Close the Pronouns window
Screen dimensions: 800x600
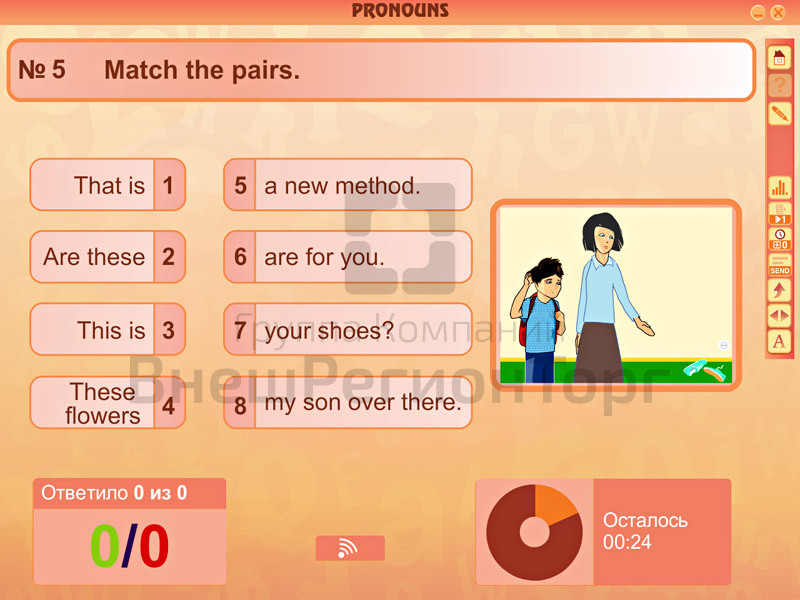click(x=778, y=12)
